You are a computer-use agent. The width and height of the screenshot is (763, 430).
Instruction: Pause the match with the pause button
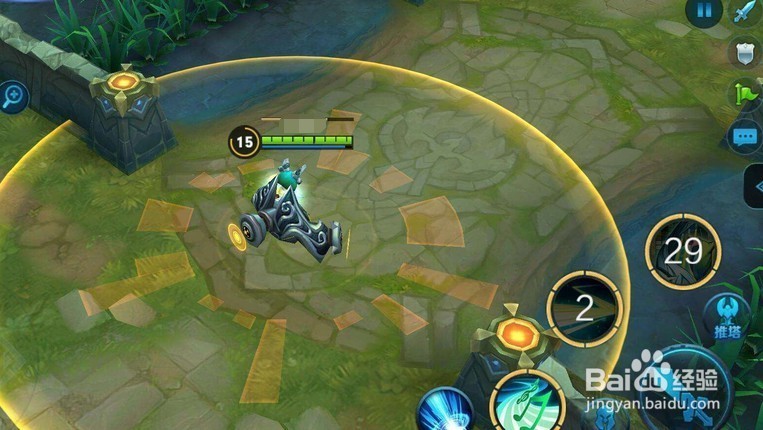(703, 12)
